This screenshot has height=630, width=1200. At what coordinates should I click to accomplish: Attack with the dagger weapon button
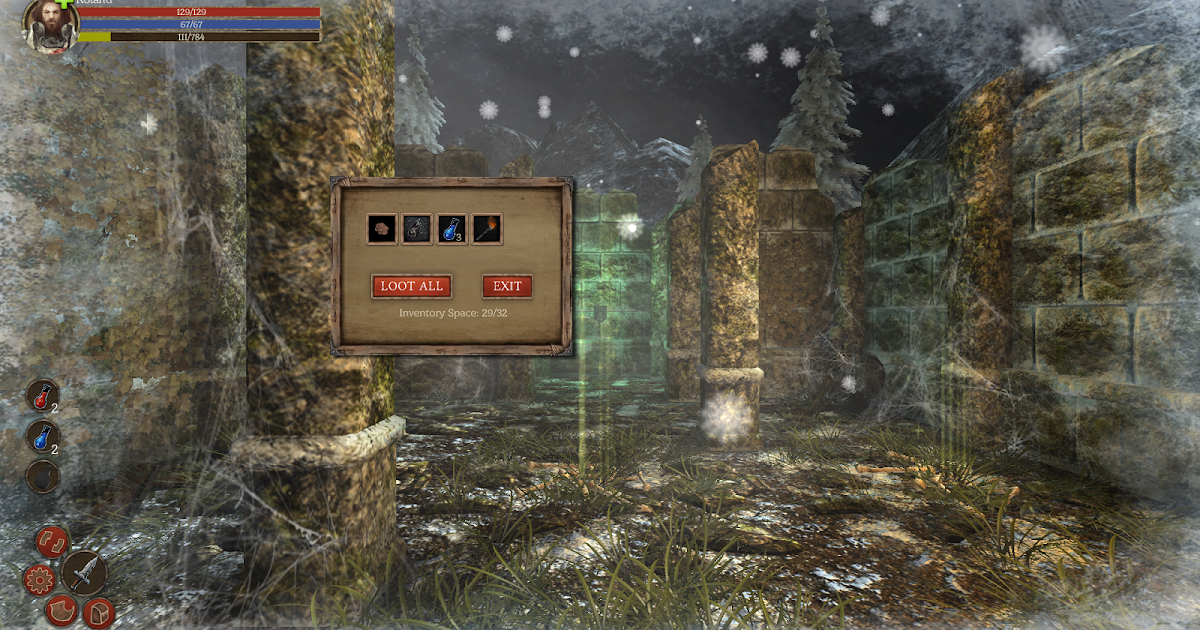85,572
